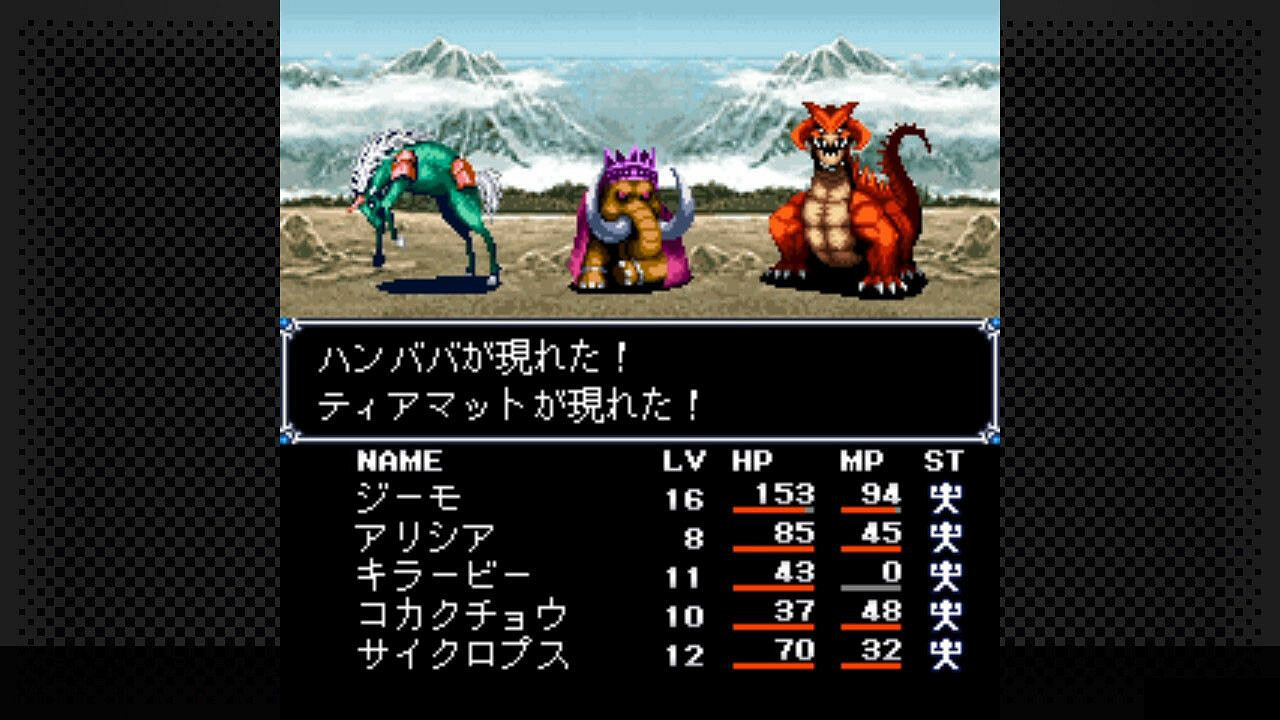This screenshot has height=720, width=1280.
Task: Expand the LV column header
Action: [x=682, y=461]
